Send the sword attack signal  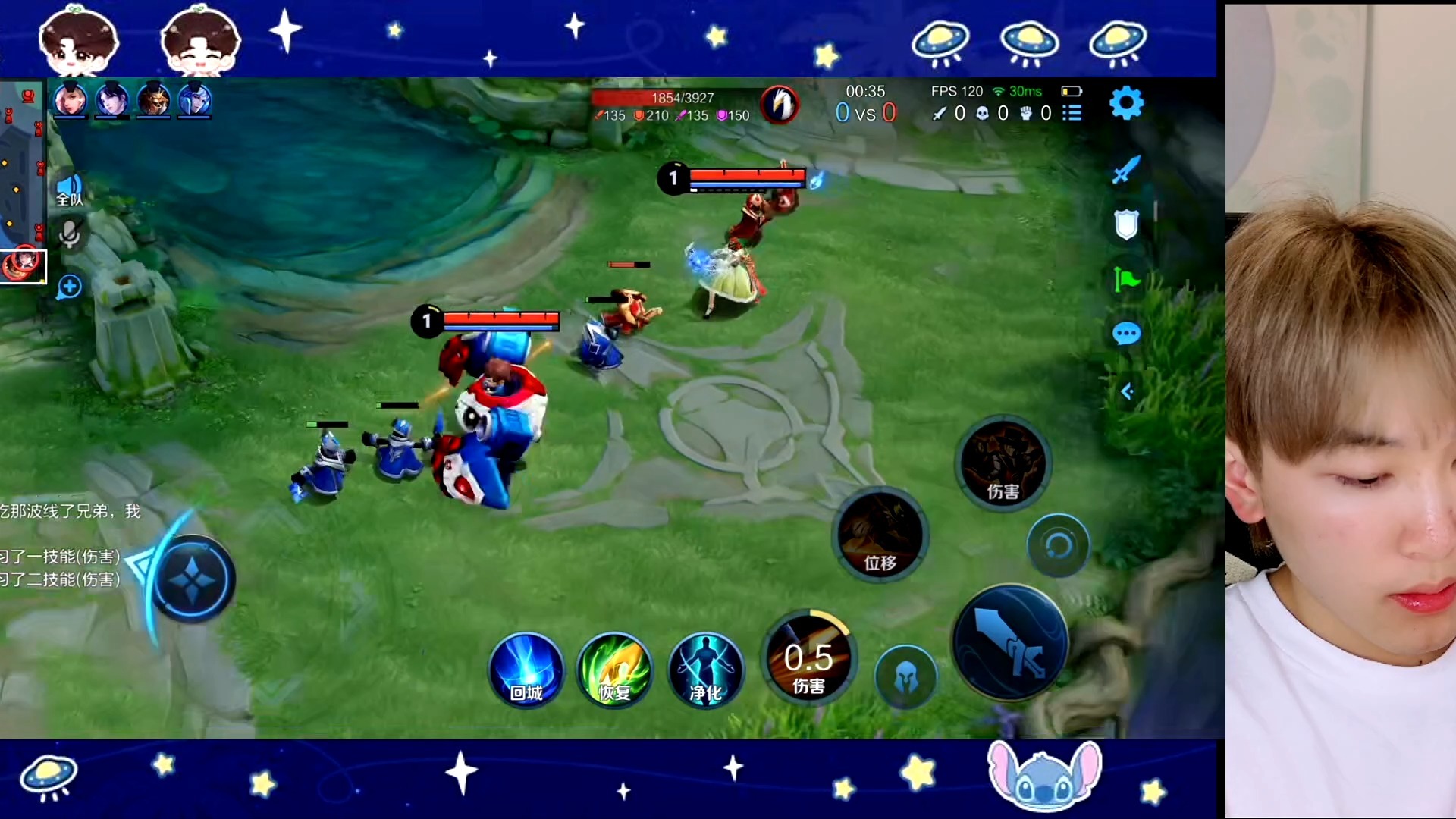point(1126,170)
